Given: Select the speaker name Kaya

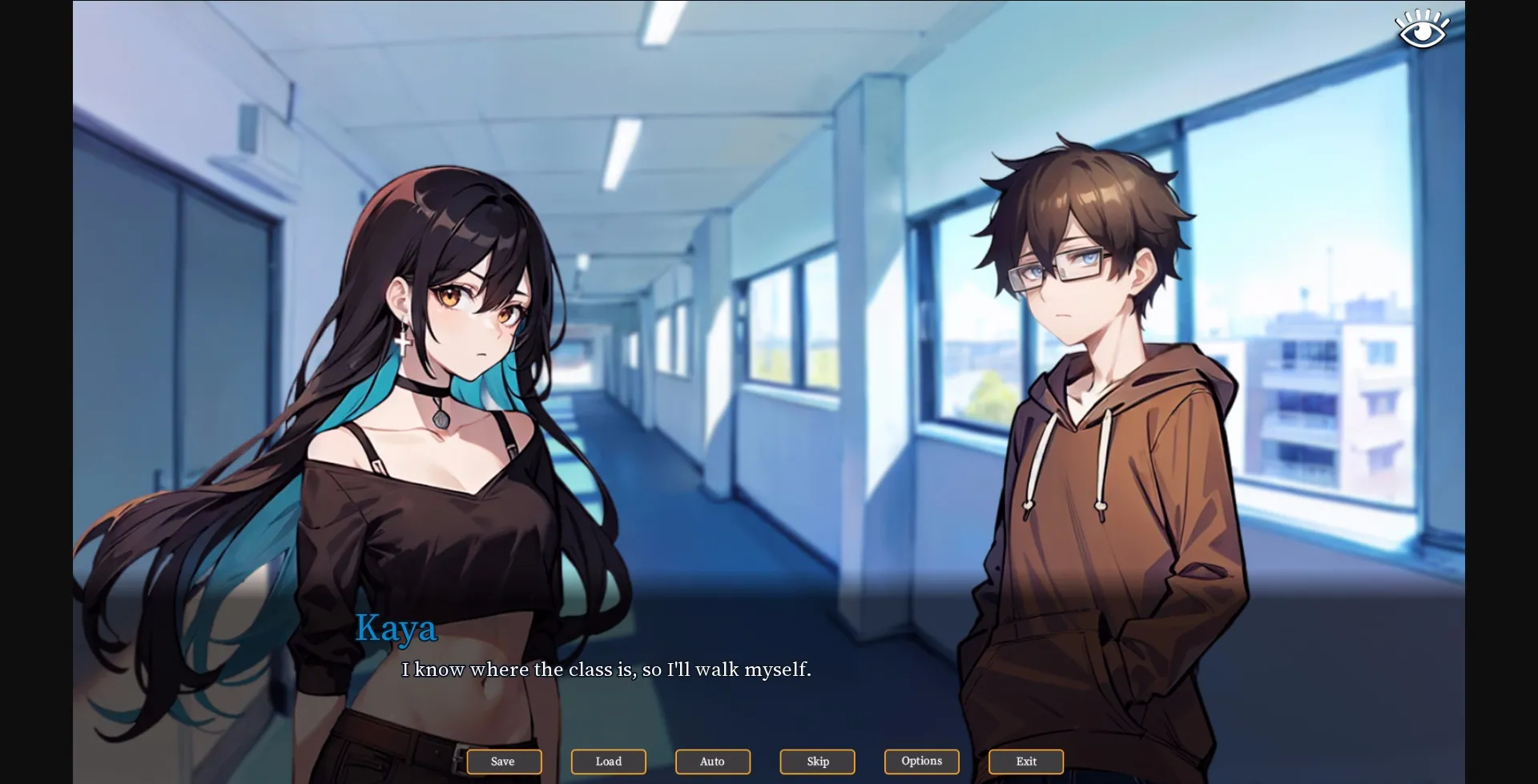Looking at the screenshot, I should click(x=397, y=630).
